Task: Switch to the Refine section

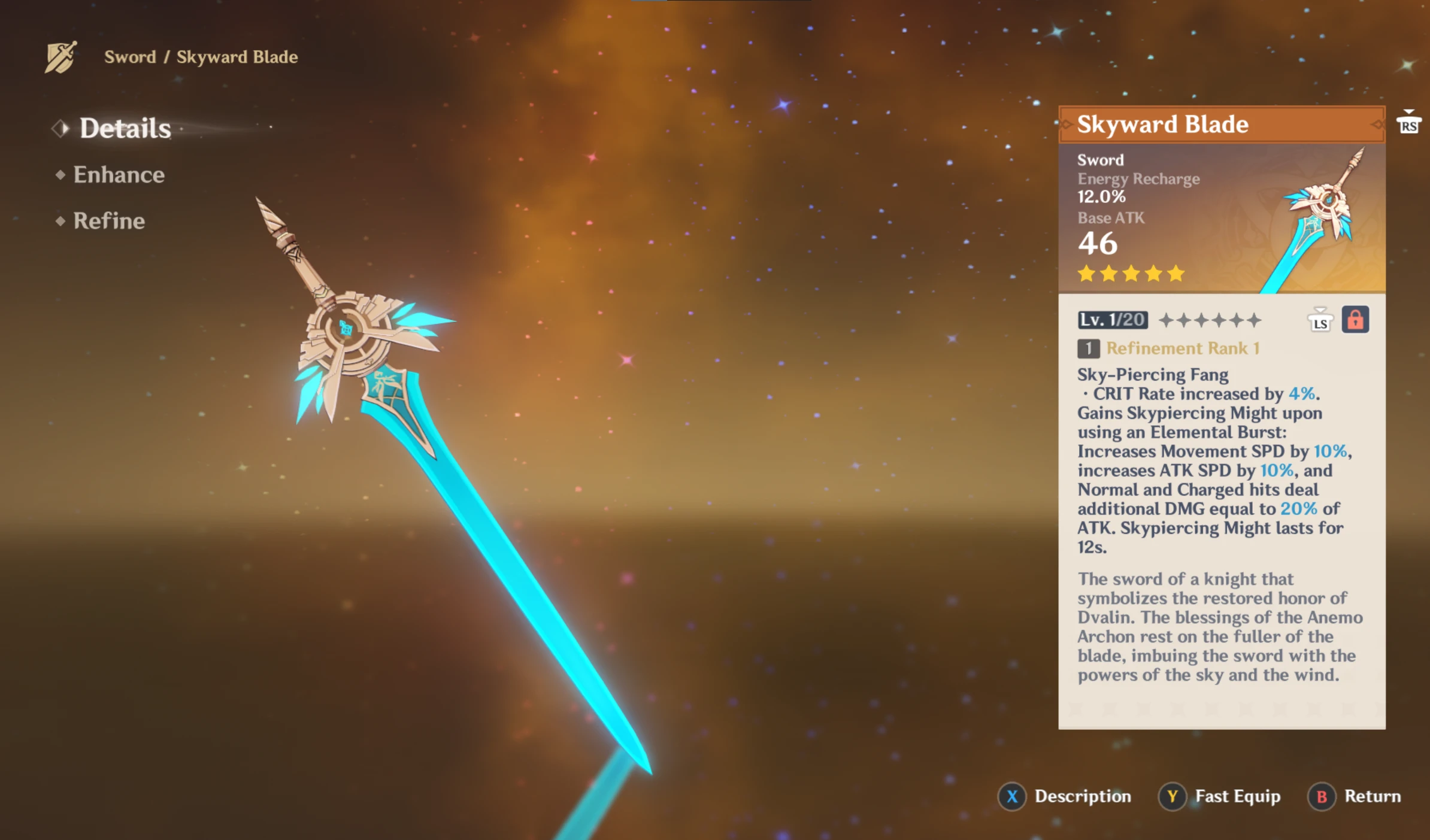Action: 109,221
